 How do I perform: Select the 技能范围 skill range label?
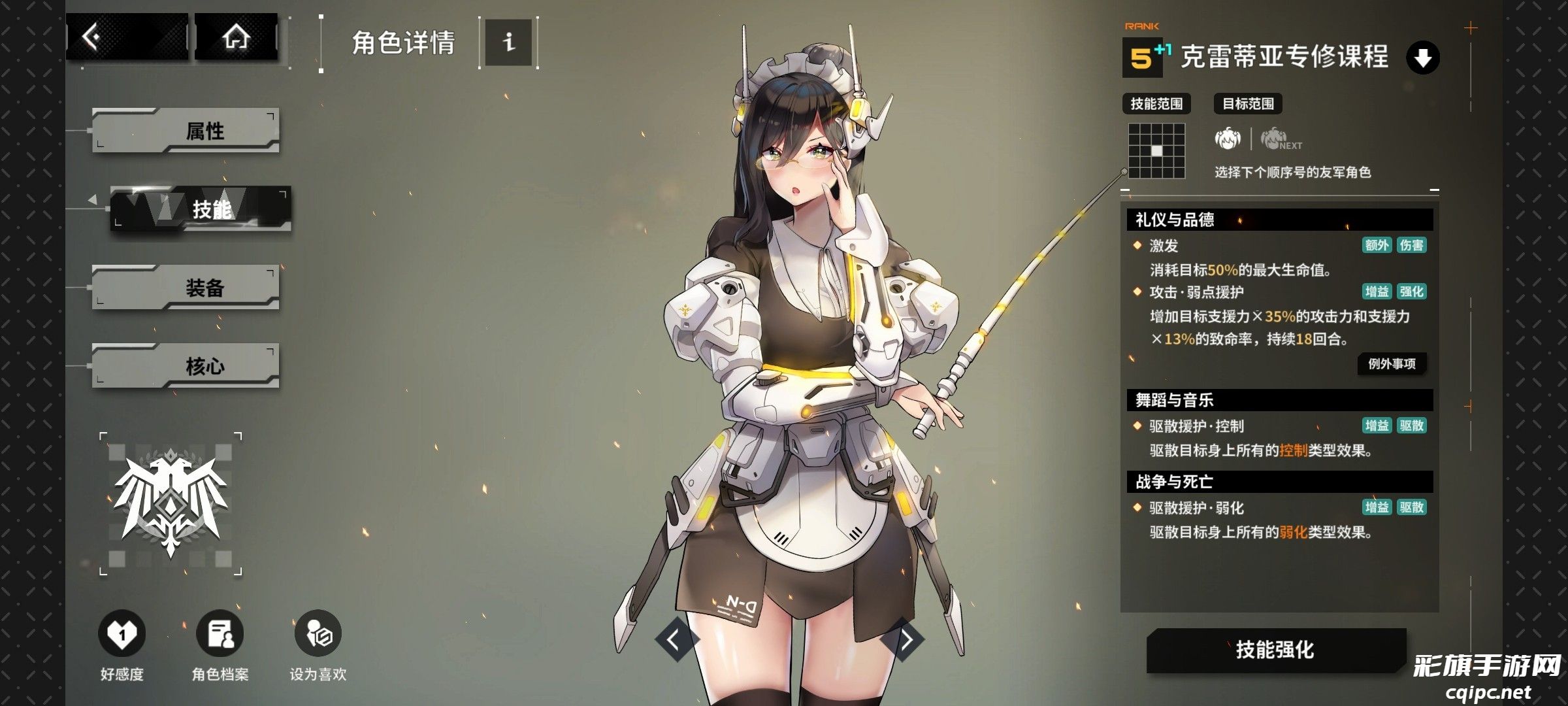point(1156,104)
